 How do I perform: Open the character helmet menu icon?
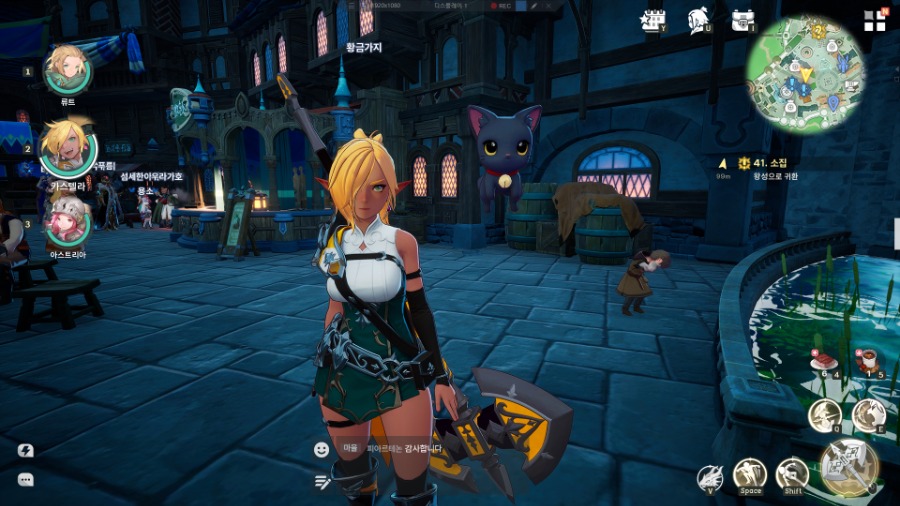click(x=699, y=20)
